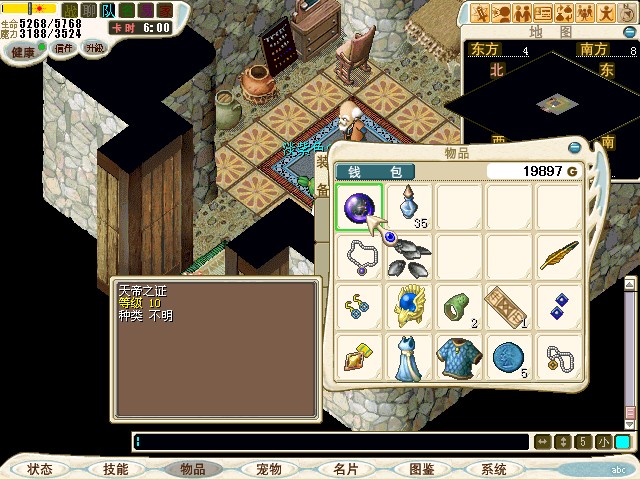
Task: Click in the chat input field
Action: [330, 441]
